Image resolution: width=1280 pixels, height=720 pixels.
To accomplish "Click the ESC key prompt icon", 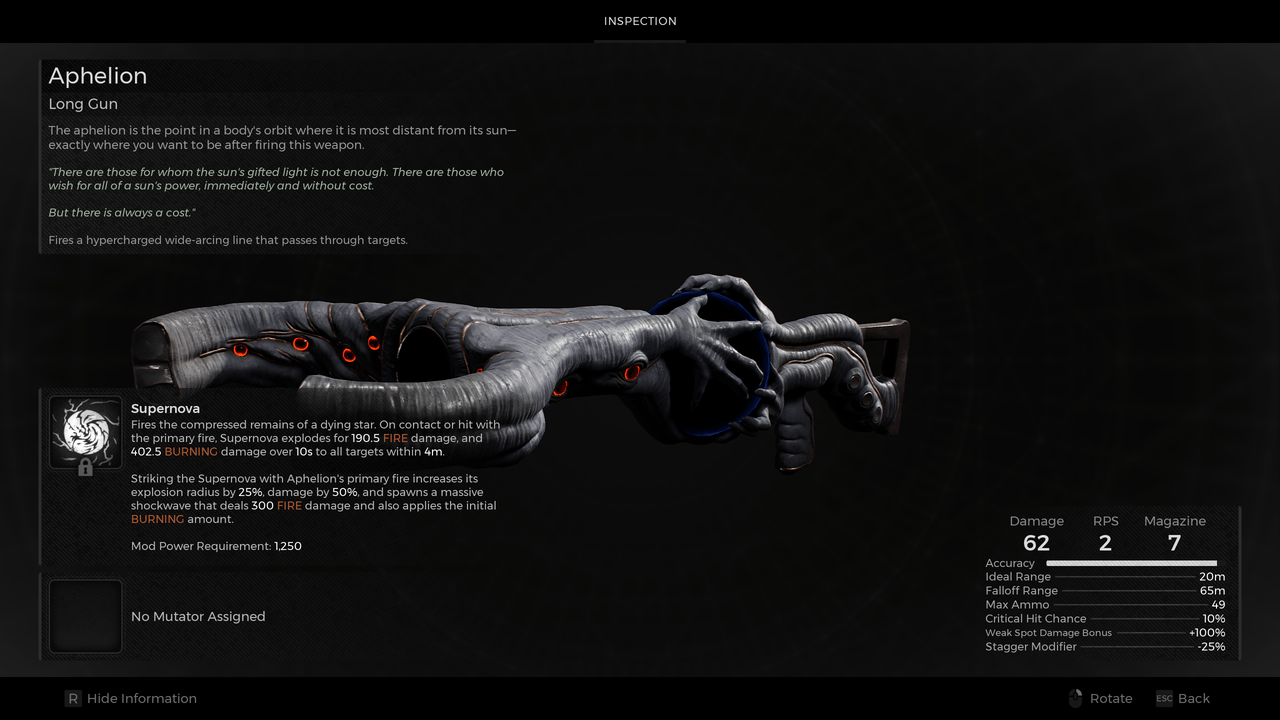I will pyautogui.click(x=1164, y=699).
